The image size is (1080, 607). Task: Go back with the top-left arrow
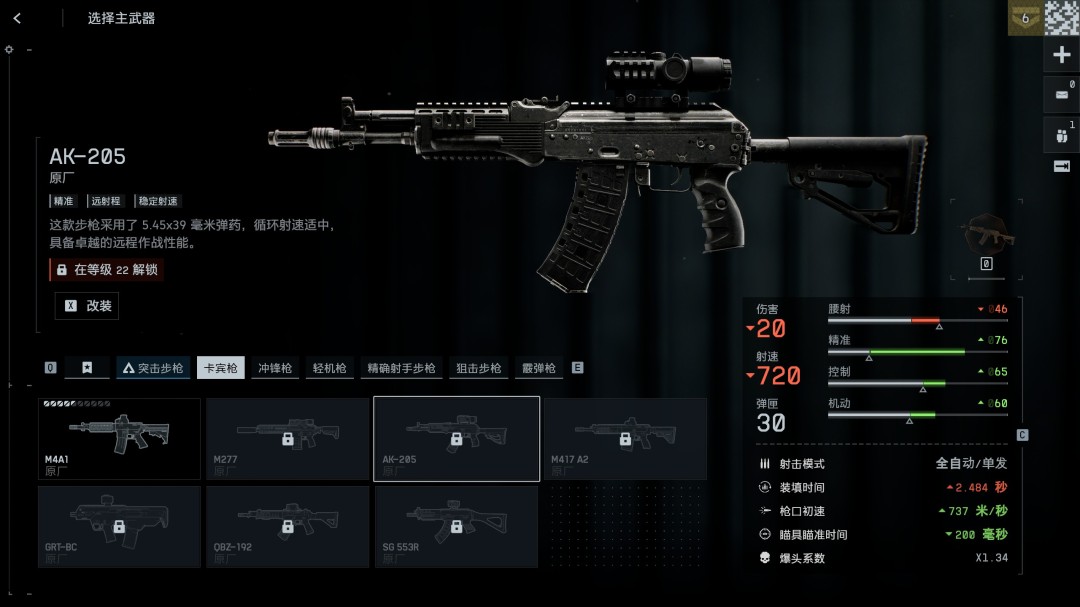pos(17,18)
